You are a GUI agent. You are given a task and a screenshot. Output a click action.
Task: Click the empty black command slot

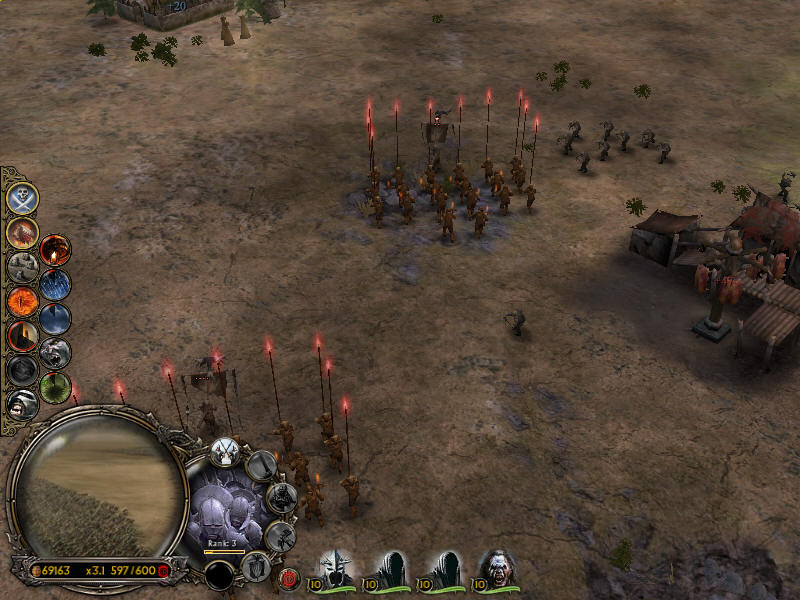click(x=219, y=575)
